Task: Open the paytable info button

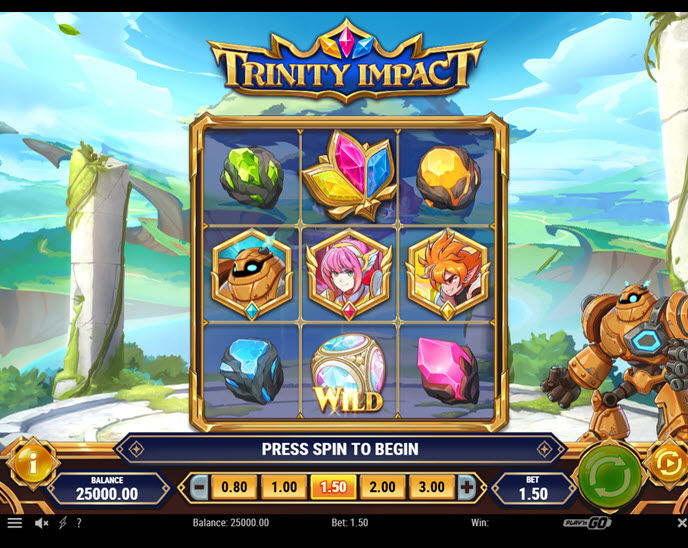Action: point(31,464)
